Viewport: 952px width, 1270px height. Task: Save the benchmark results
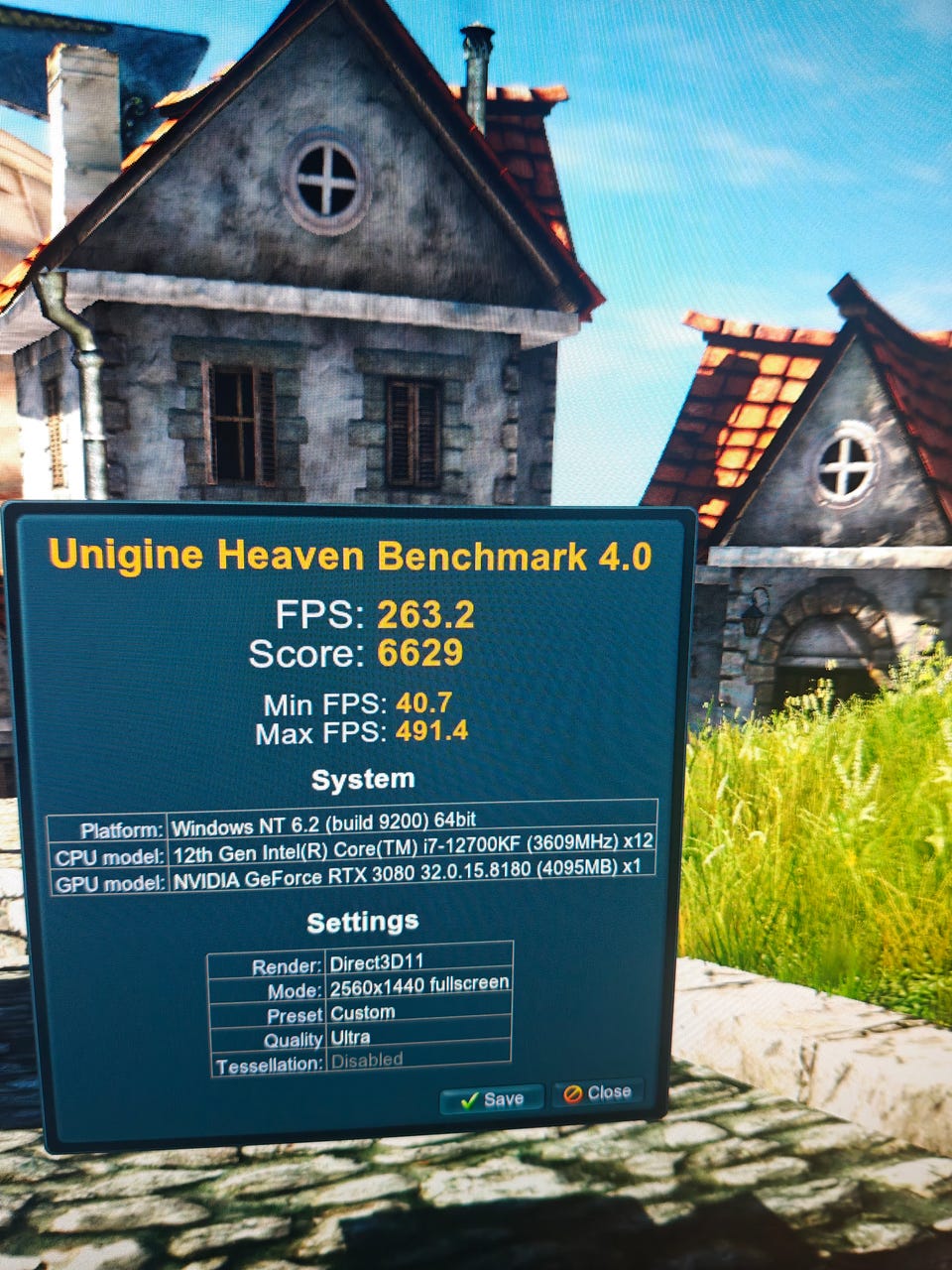[x=492, y=1098]
